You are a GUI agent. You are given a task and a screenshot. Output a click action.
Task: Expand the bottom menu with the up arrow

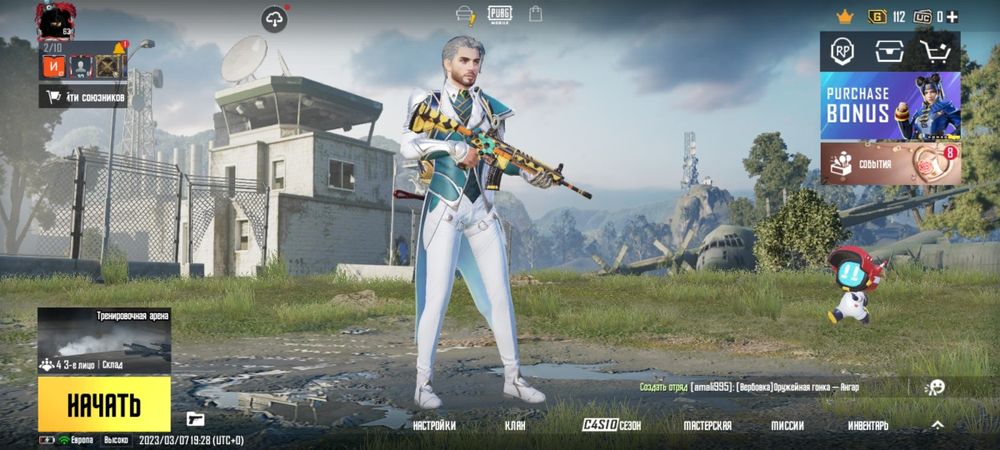tap(937, 425)
